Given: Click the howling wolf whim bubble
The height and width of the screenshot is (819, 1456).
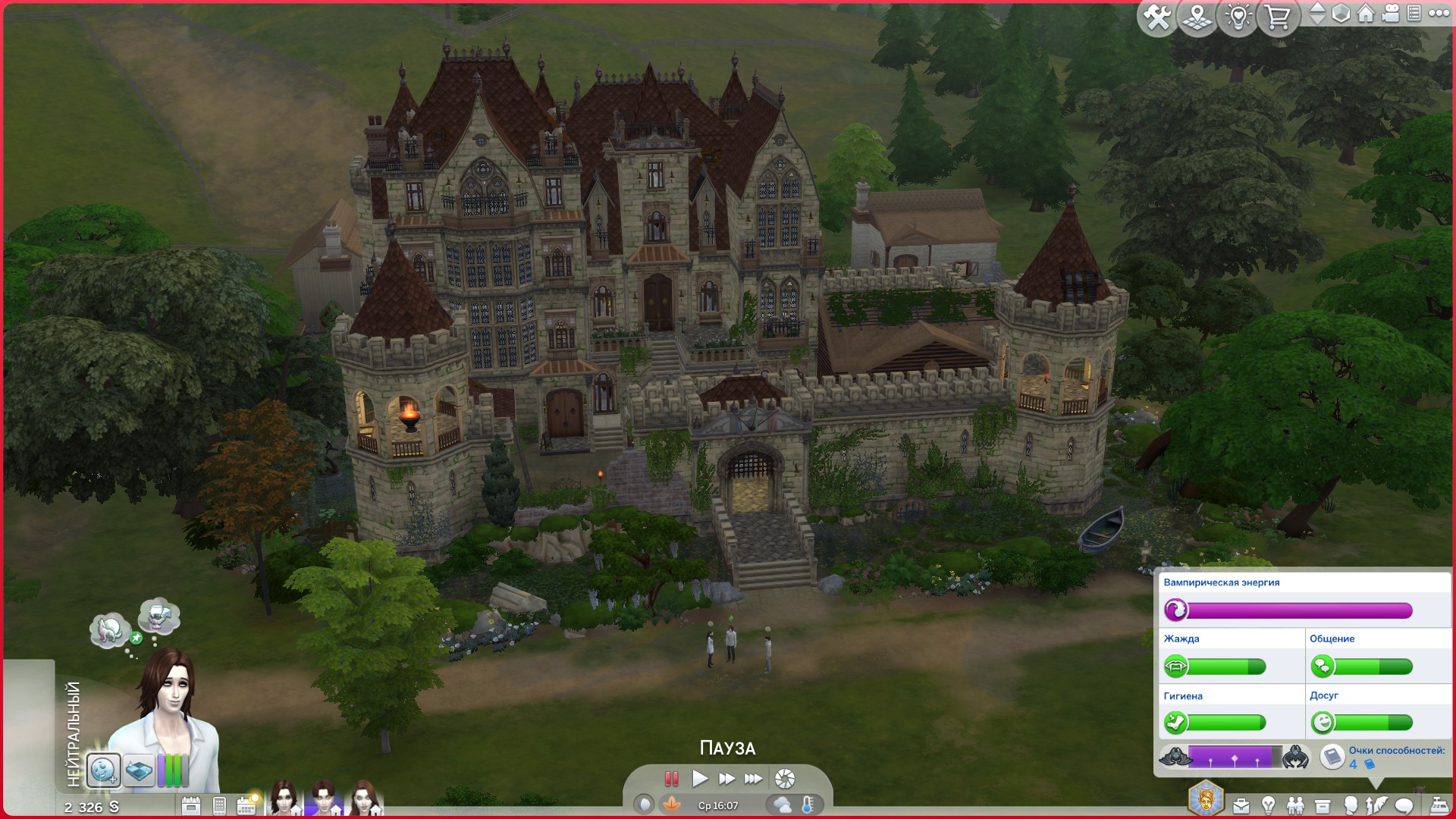Looking at the screenshot, I should tap(108, 629).
